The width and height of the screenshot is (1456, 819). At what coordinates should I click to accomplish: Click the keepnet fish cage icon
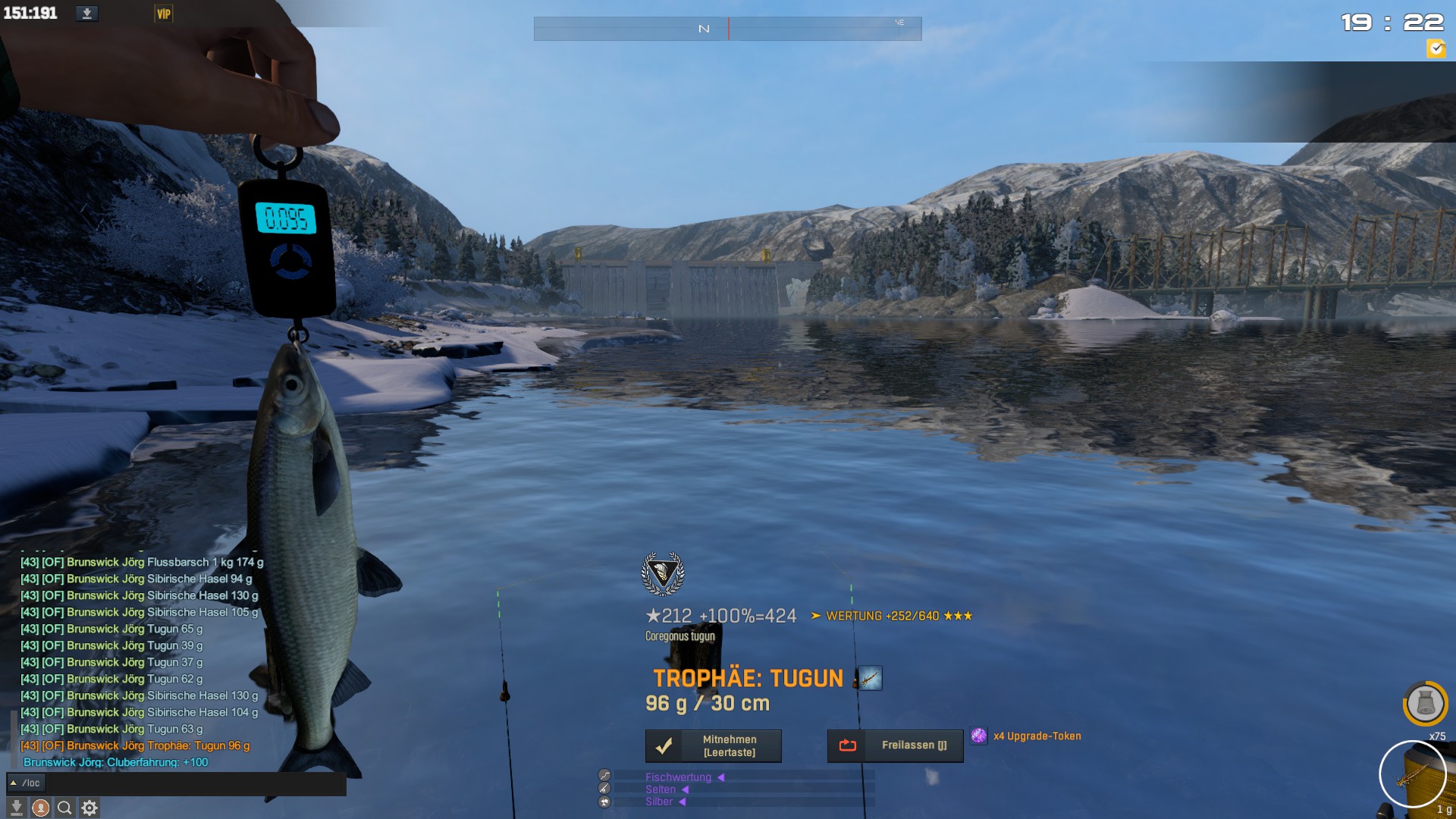tap(1425, 704)
